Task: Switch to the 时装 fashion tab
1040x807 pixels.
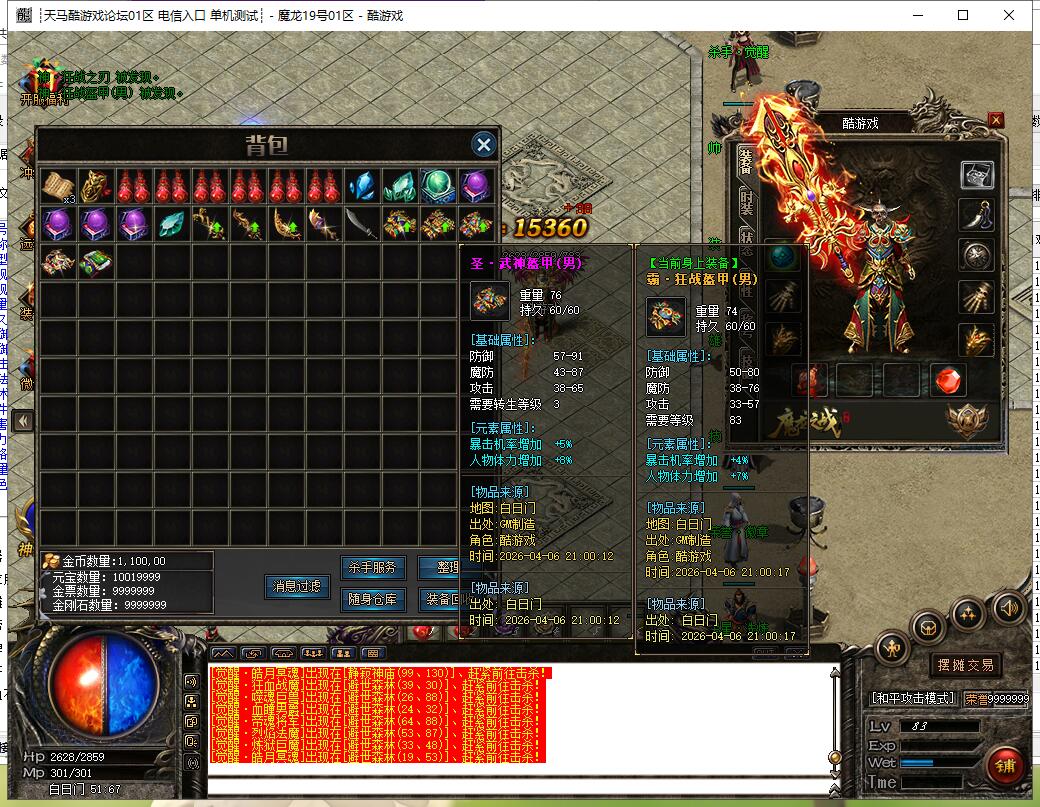Action: coord(745,203)
